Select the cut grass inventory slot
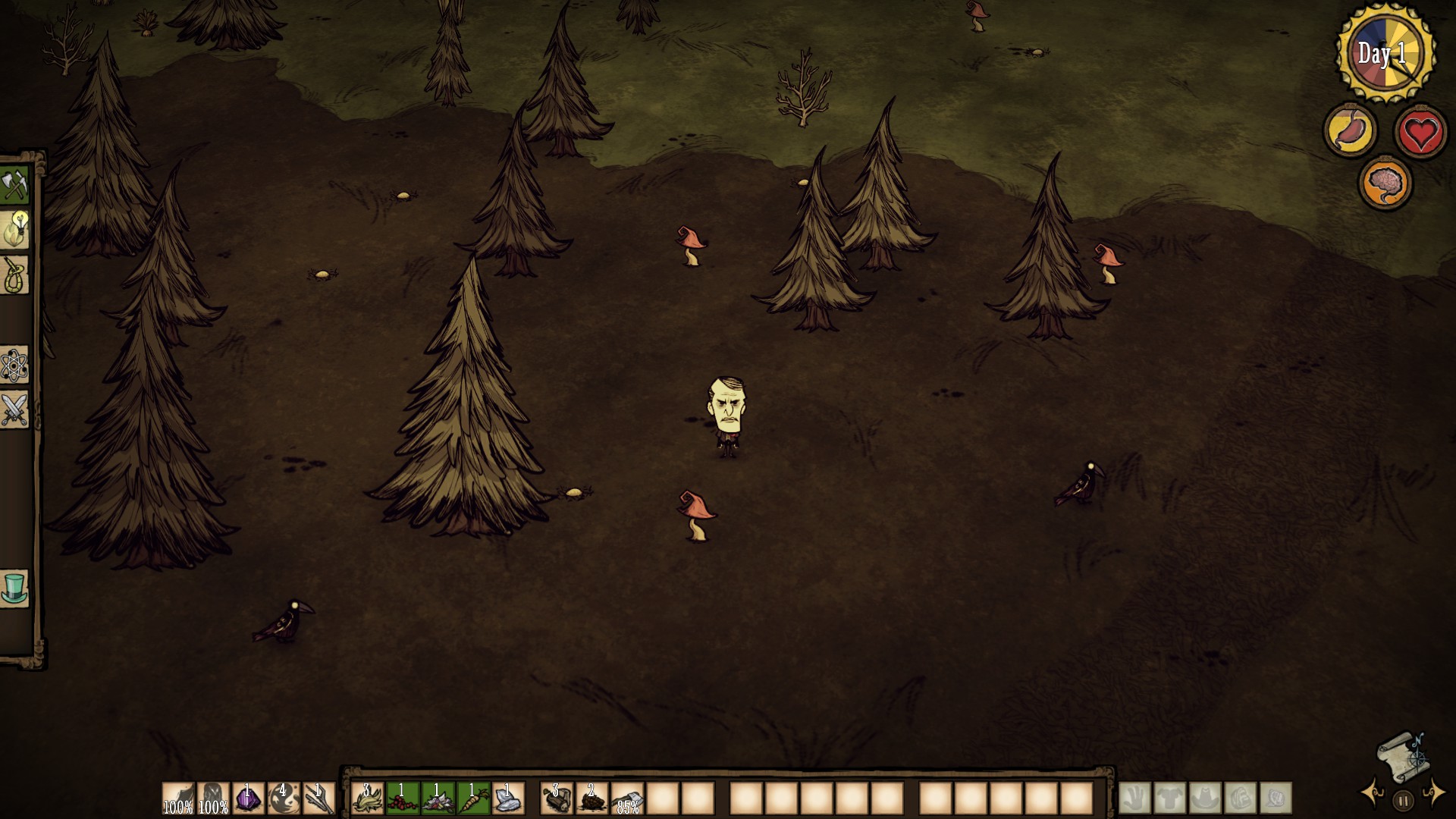 368,799
